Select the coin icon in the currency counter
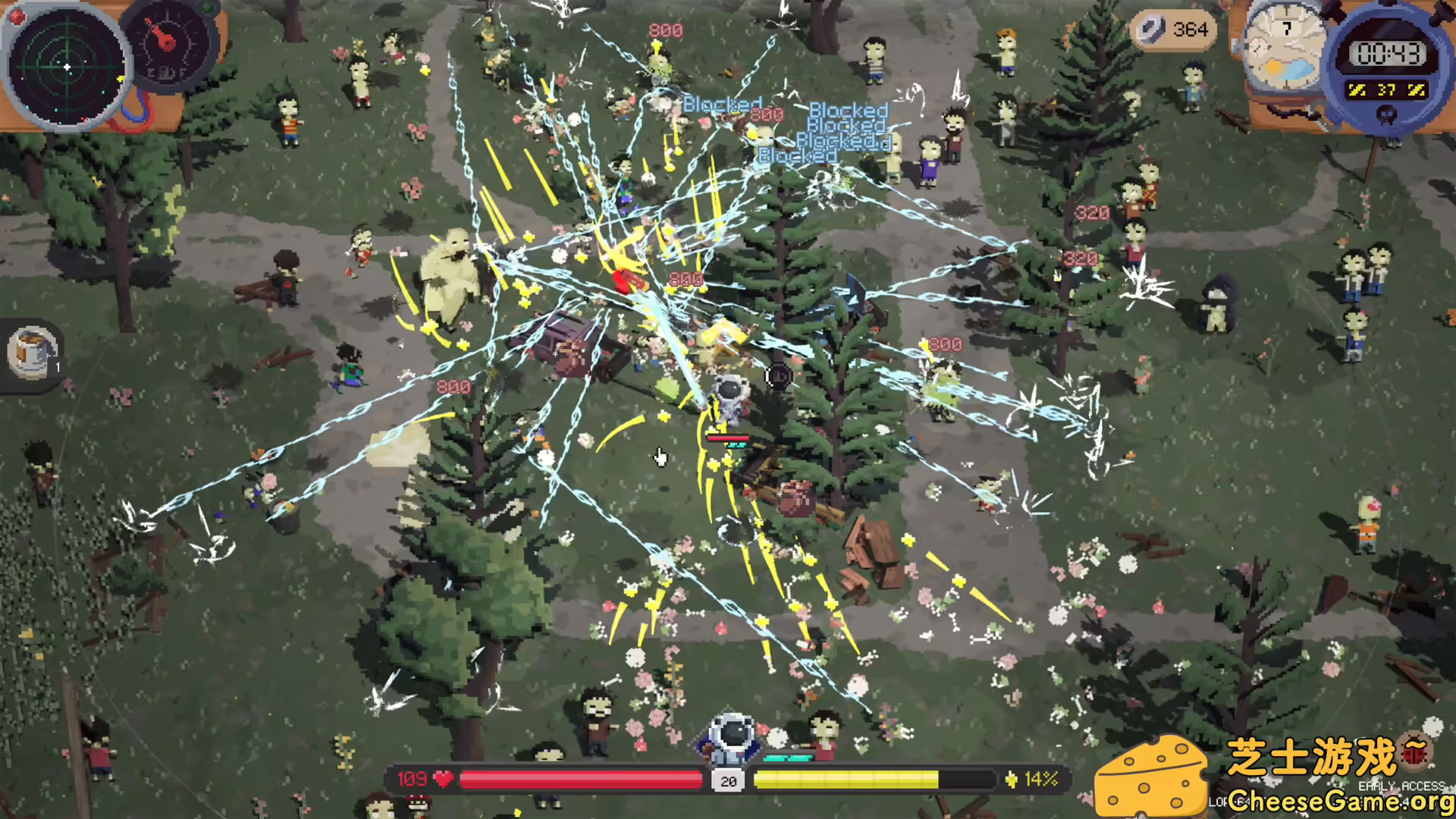This screenshot has width=1456, height=819. [x=1153, y=30]
